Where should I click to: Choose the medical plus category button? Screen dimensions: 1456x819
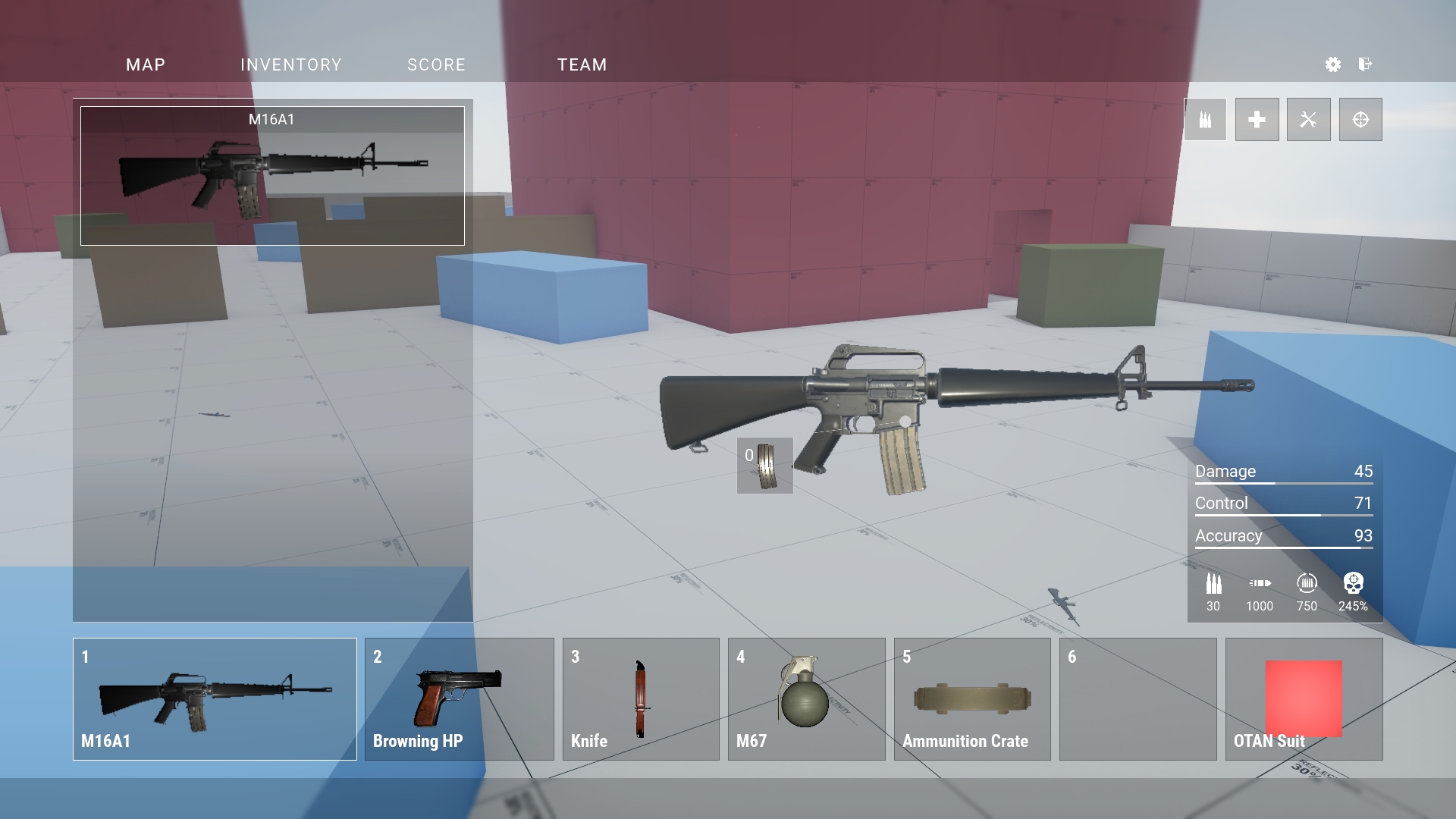click(1257, 120)
